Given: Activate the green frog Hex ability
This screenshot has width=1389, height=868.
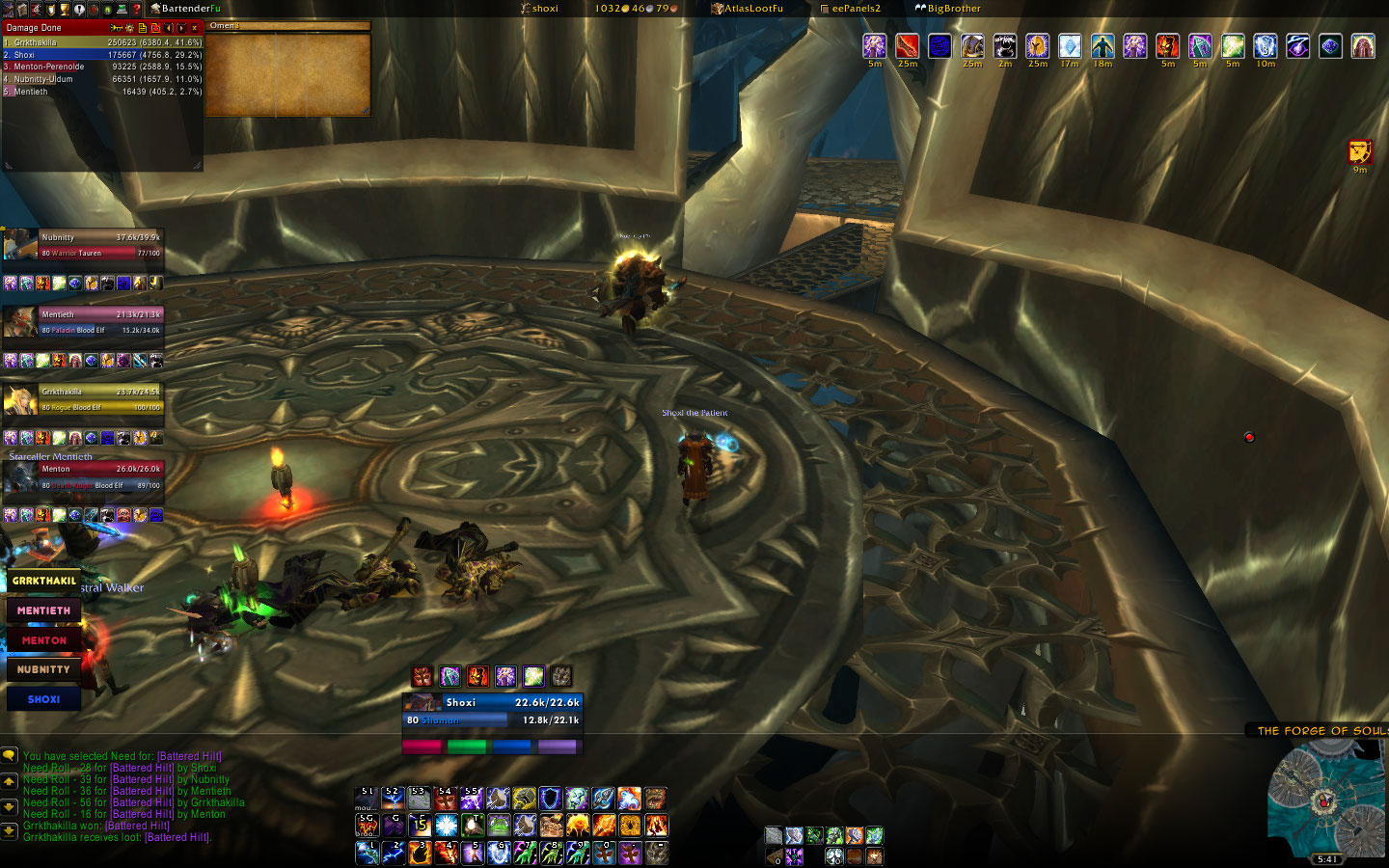Looking at the screenshot, I should click(499, 826).
